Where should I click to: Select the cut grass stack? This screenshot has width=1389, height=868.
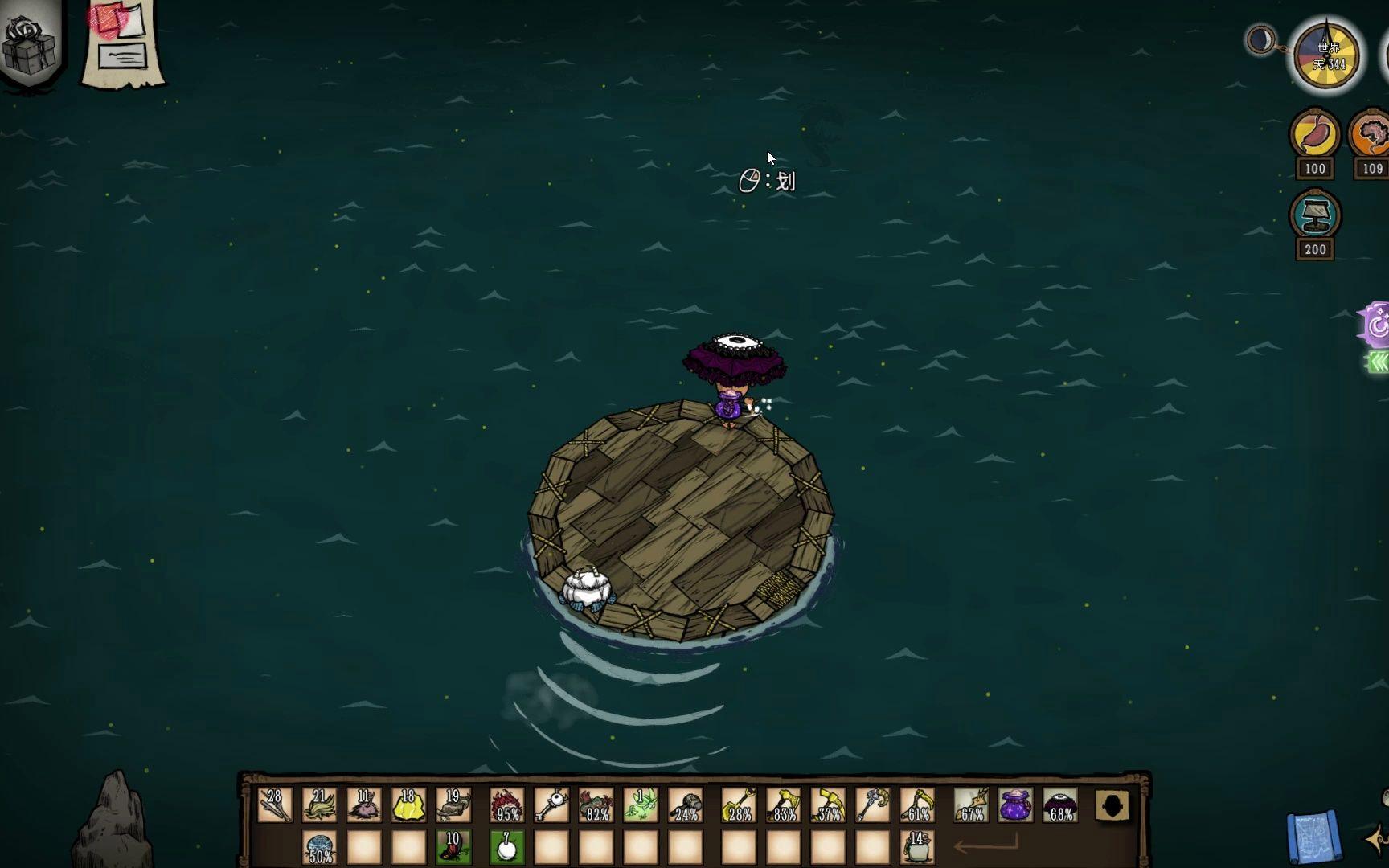click(x=319, y=805)
